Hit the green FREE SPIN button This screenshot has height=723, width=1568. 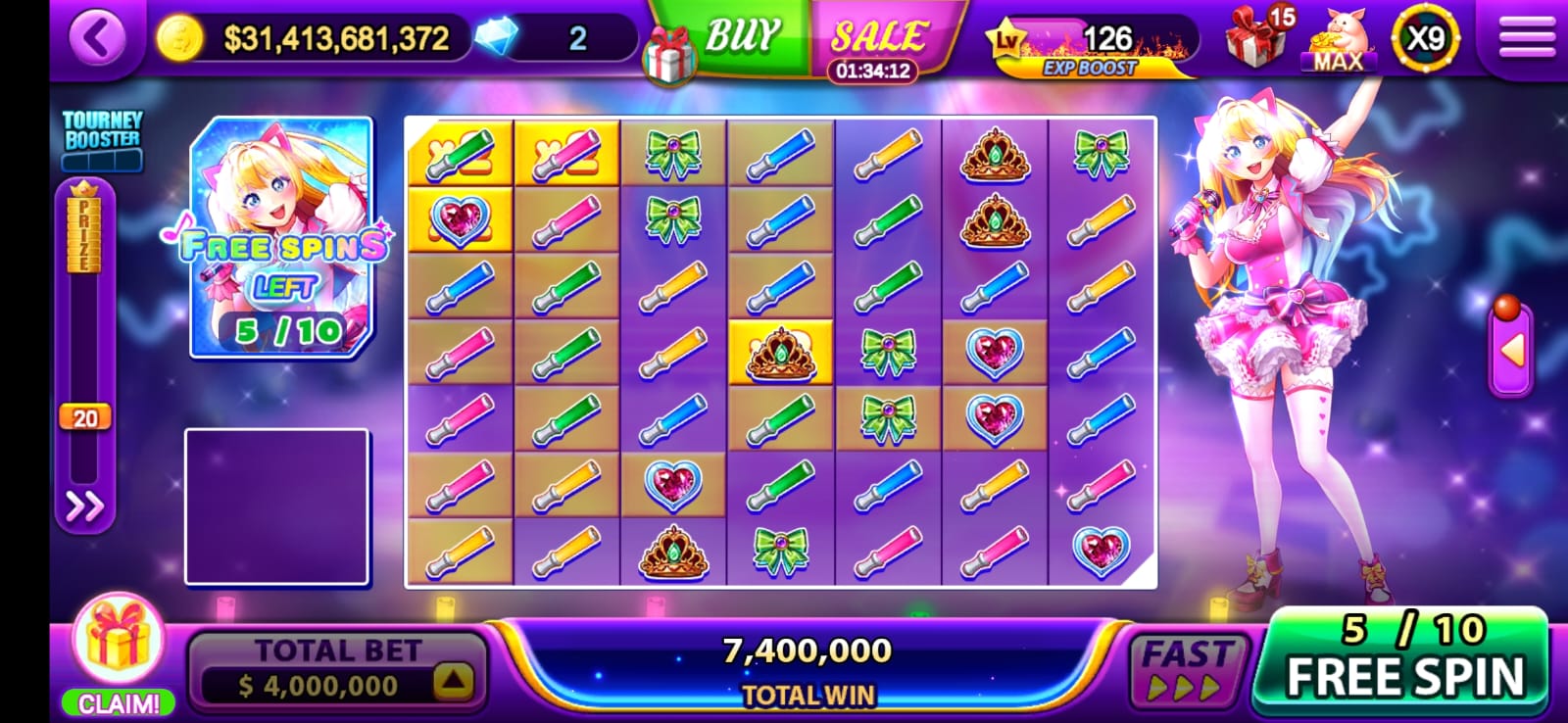click(x=1403, y=661)
